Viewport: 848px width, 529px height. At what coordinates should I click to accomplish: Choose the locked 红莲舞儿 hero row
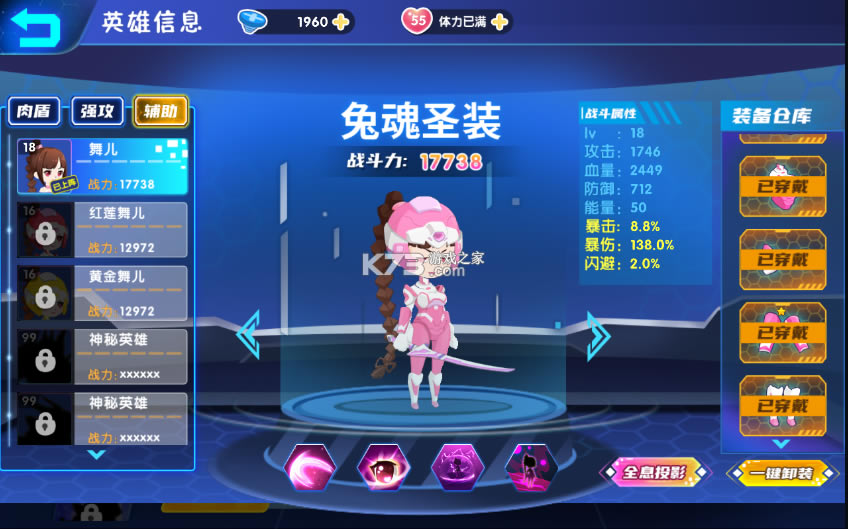point(102,230)
